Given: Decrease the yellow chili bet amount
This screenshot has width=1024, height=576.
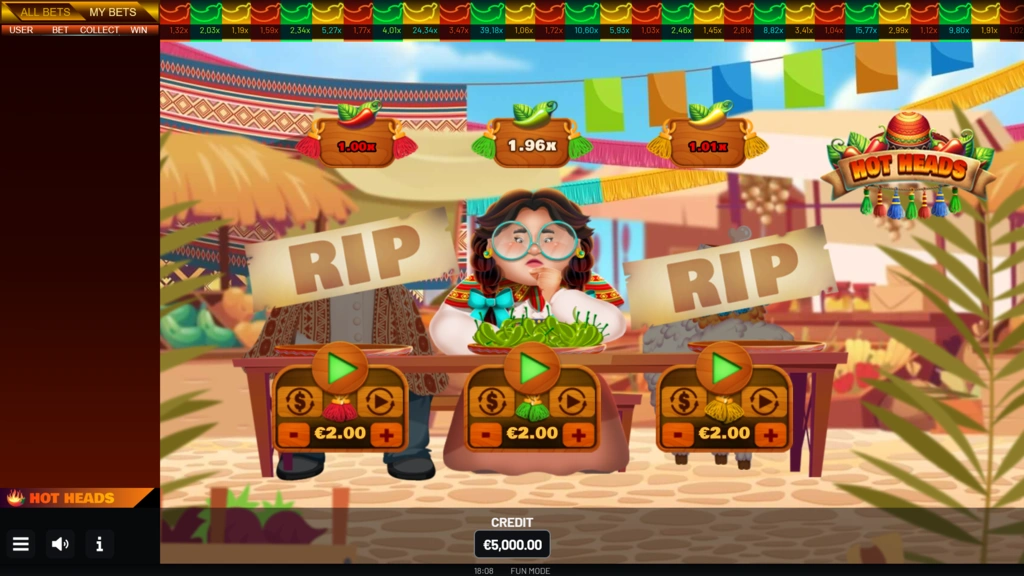Looking at the screenshot, I should coord(678,435).
